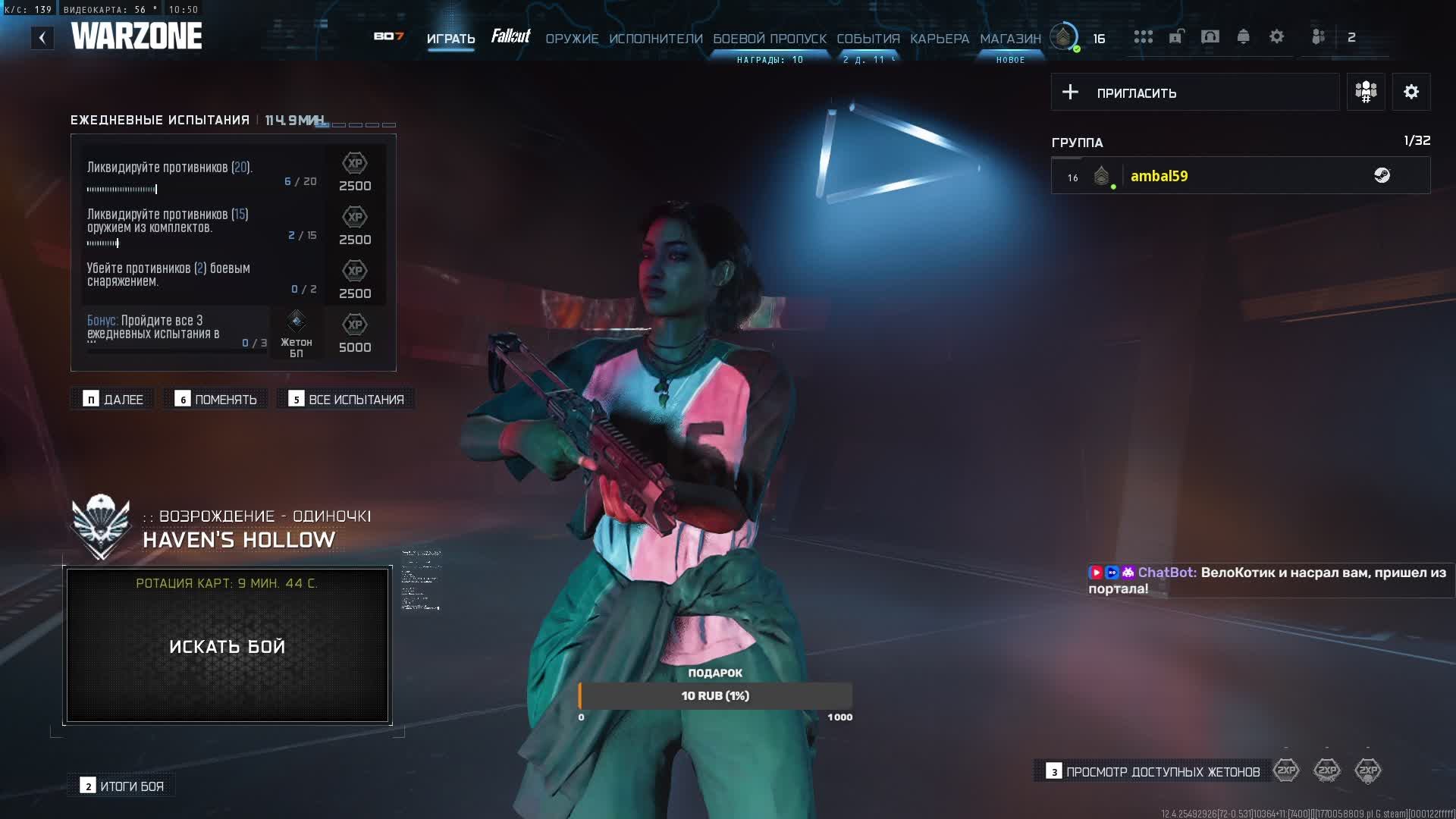View available tokens via ПРОСМОТР ДОСТУПНЫХ ЖЕТОНОВ
The image size is (1456, 819).
coord(1153,772)
